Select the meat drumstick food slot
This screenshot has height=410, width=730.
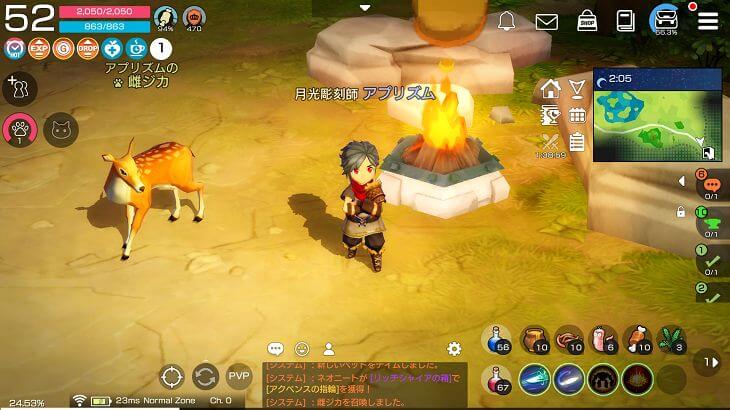pyautogui.click(x=639, y=340)
